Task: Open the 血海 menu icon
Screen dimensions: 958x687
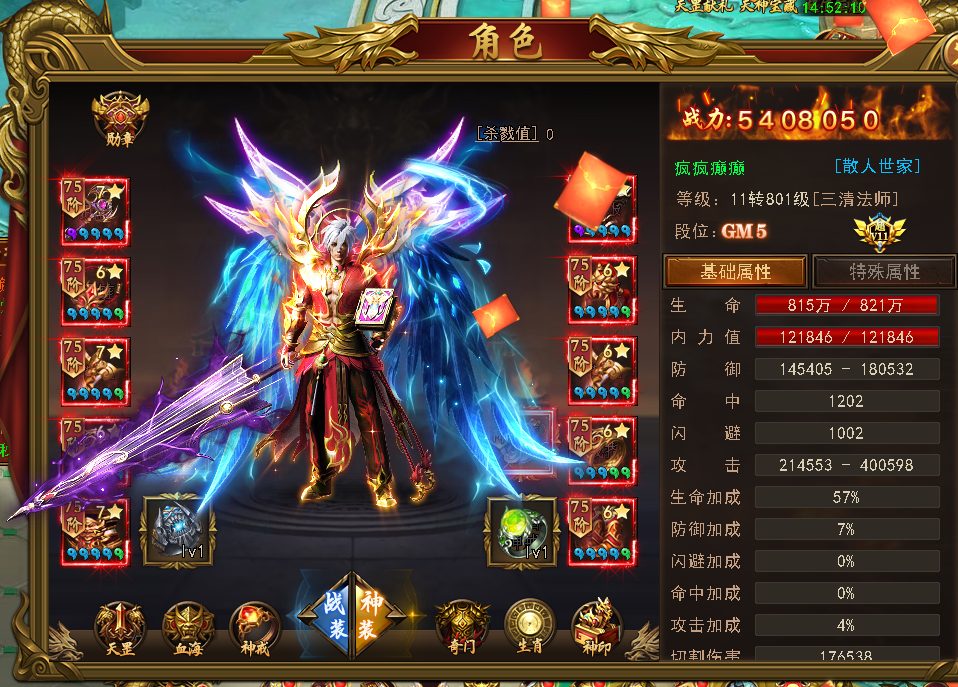Action: coord(187,626)
